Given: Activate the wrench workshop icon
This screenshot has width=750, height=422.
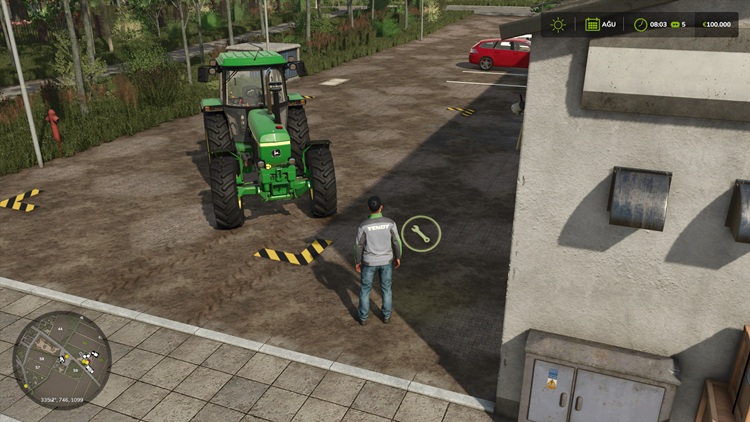Looking at the screenshot, I should [x=421, y=233].
